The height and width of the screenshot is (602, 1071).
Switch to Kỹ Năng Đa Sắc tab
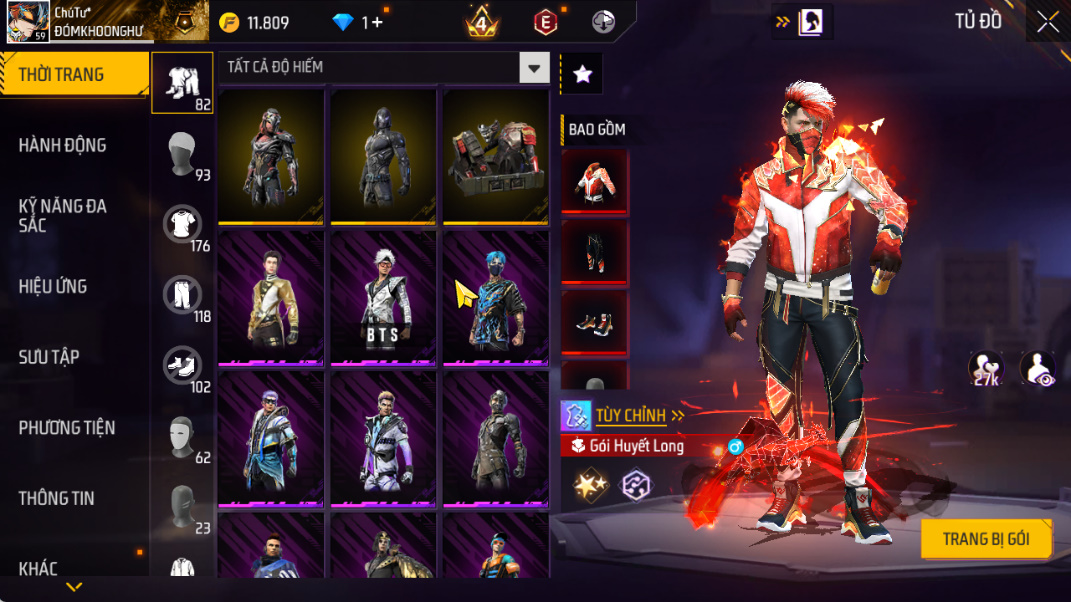(x=62, y=215)
